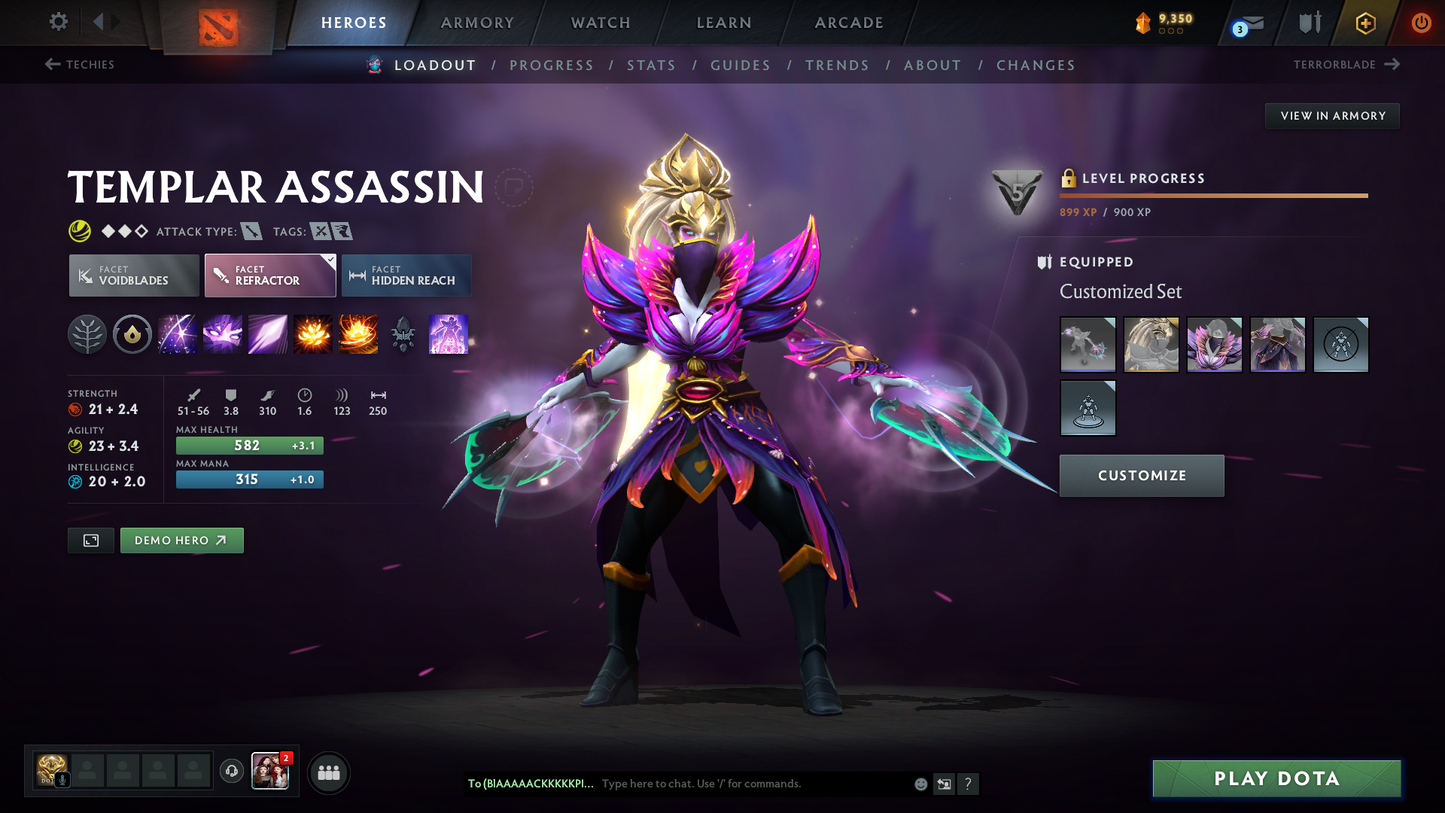Advance to the Terrorblade hero page

1335,64
